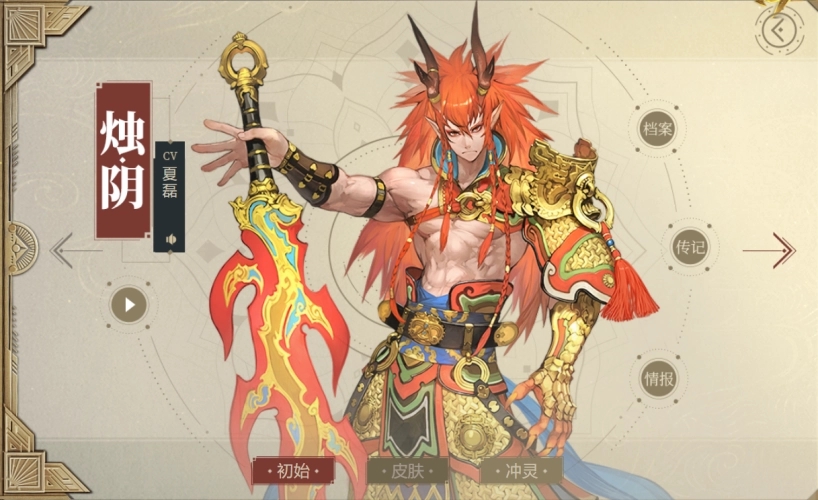Switch to the 皮肤 skin tab
Image resolution: width=818 pixels, height=500 pixels.
coord(408,470)
